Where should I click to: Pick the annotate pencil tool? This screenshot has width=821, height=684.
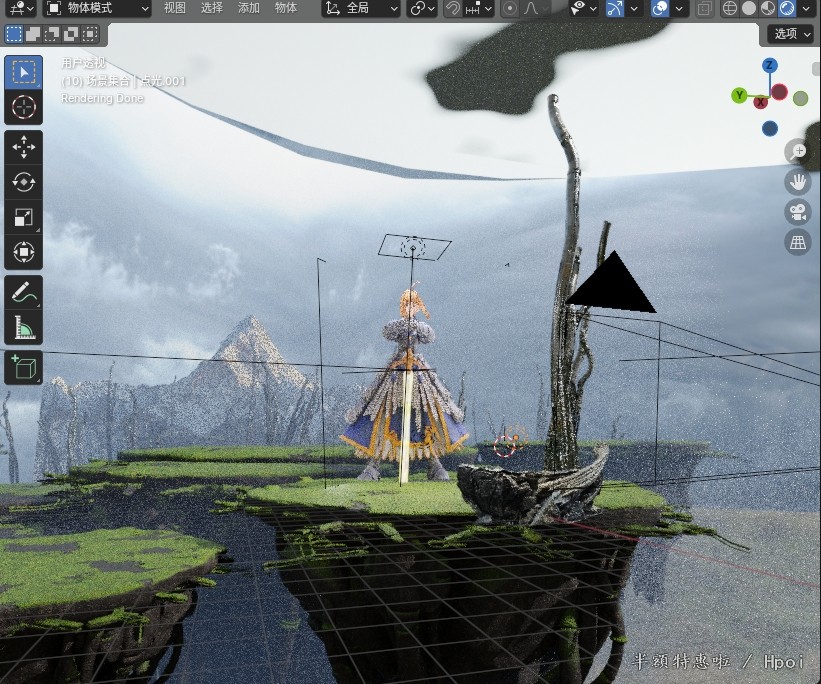point(23,292)
